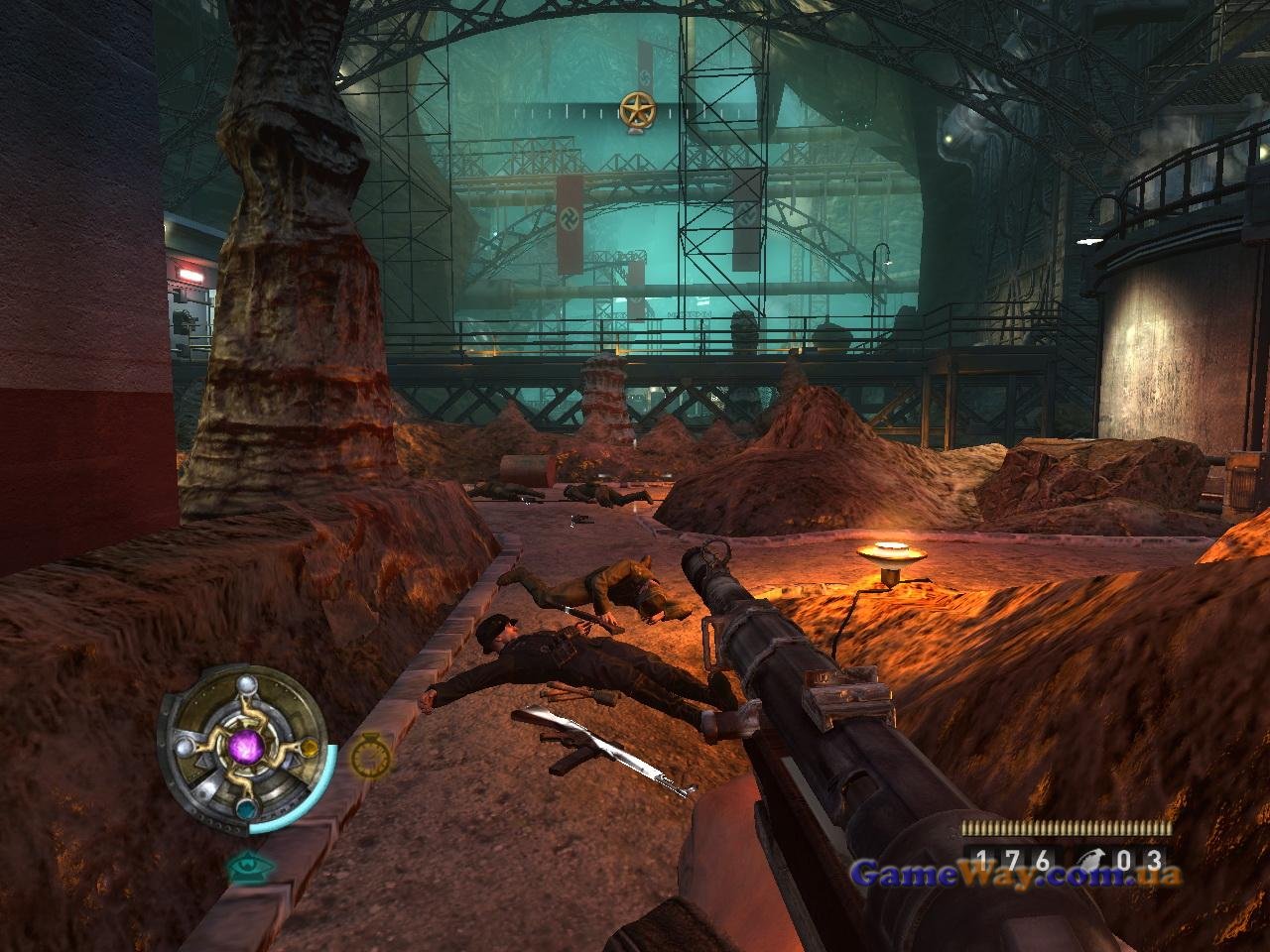Viewport: 1270px width, 952px height.
Task: Click the Thule medallion compass
Action: [242, 746]
